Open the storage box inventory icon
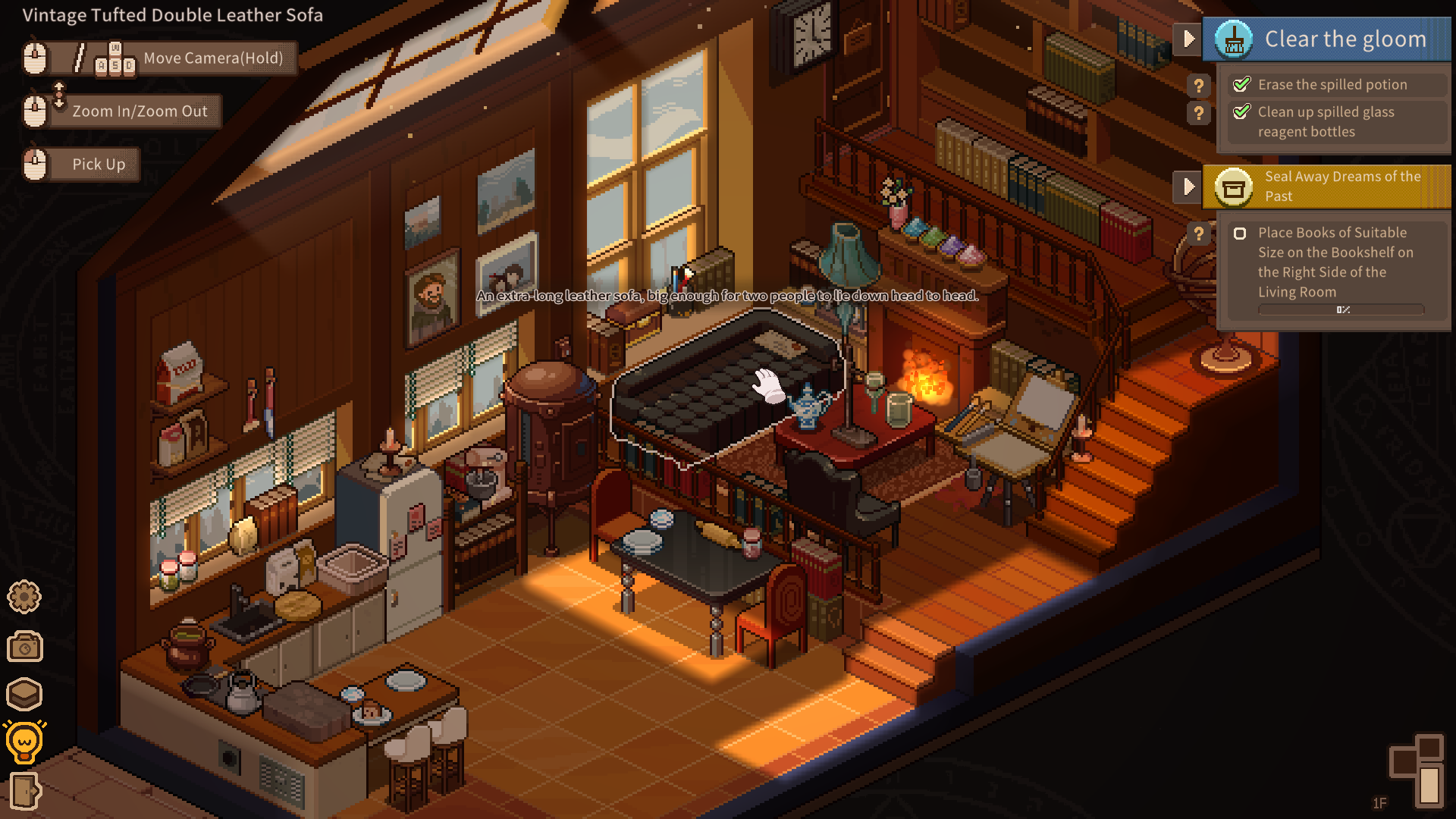Viewport: 1456px width, 819px height. 24,694
